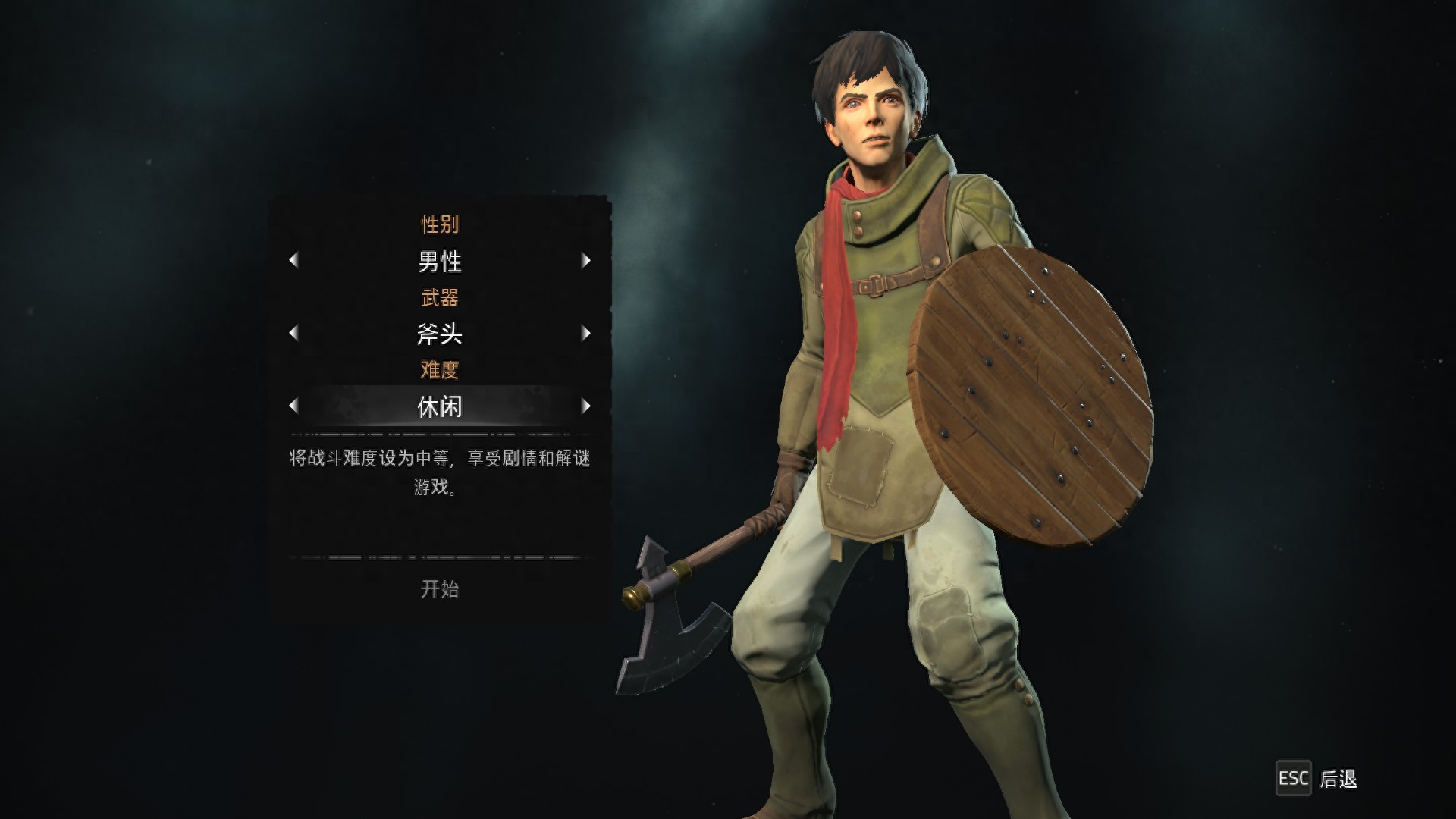Image resolution: width=1456 pixels, height=819 pixels.
Task: Select the 斧头 weapon option
Action: (440, 334)
